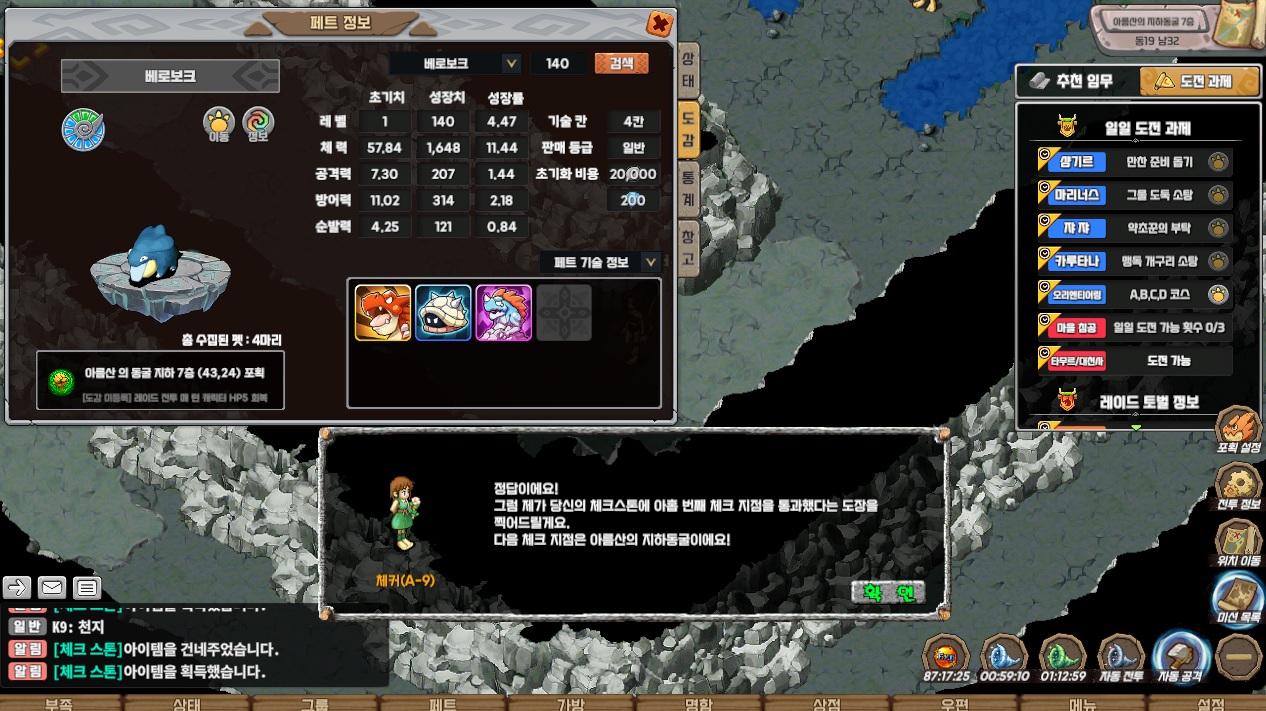Confirm the dialogue with the 확인 button
This screenshot has width=1266, height=711.
click(x=888, y=592)
